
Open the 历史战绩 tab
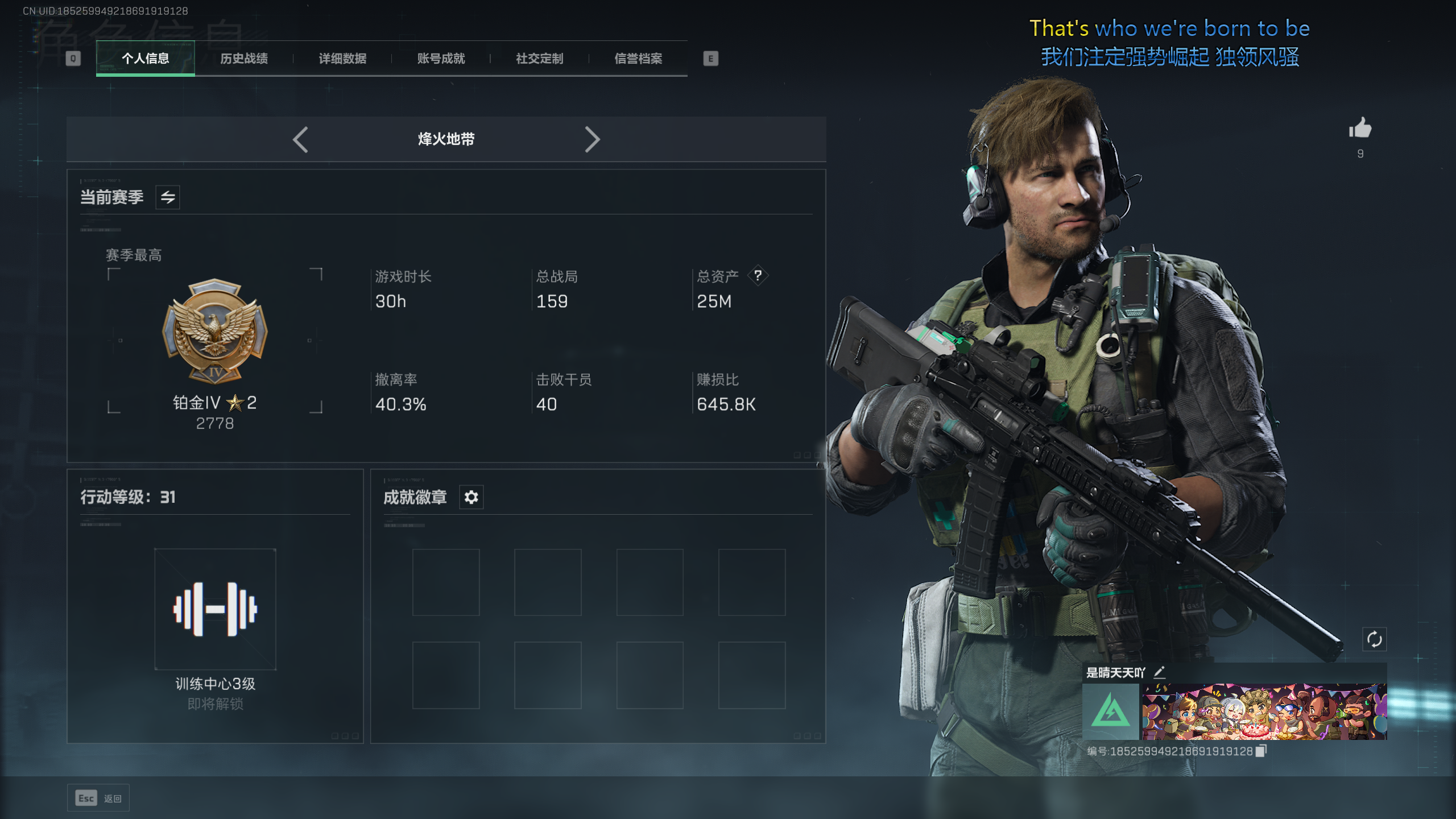pyautogui.click(x=244, y=59)
